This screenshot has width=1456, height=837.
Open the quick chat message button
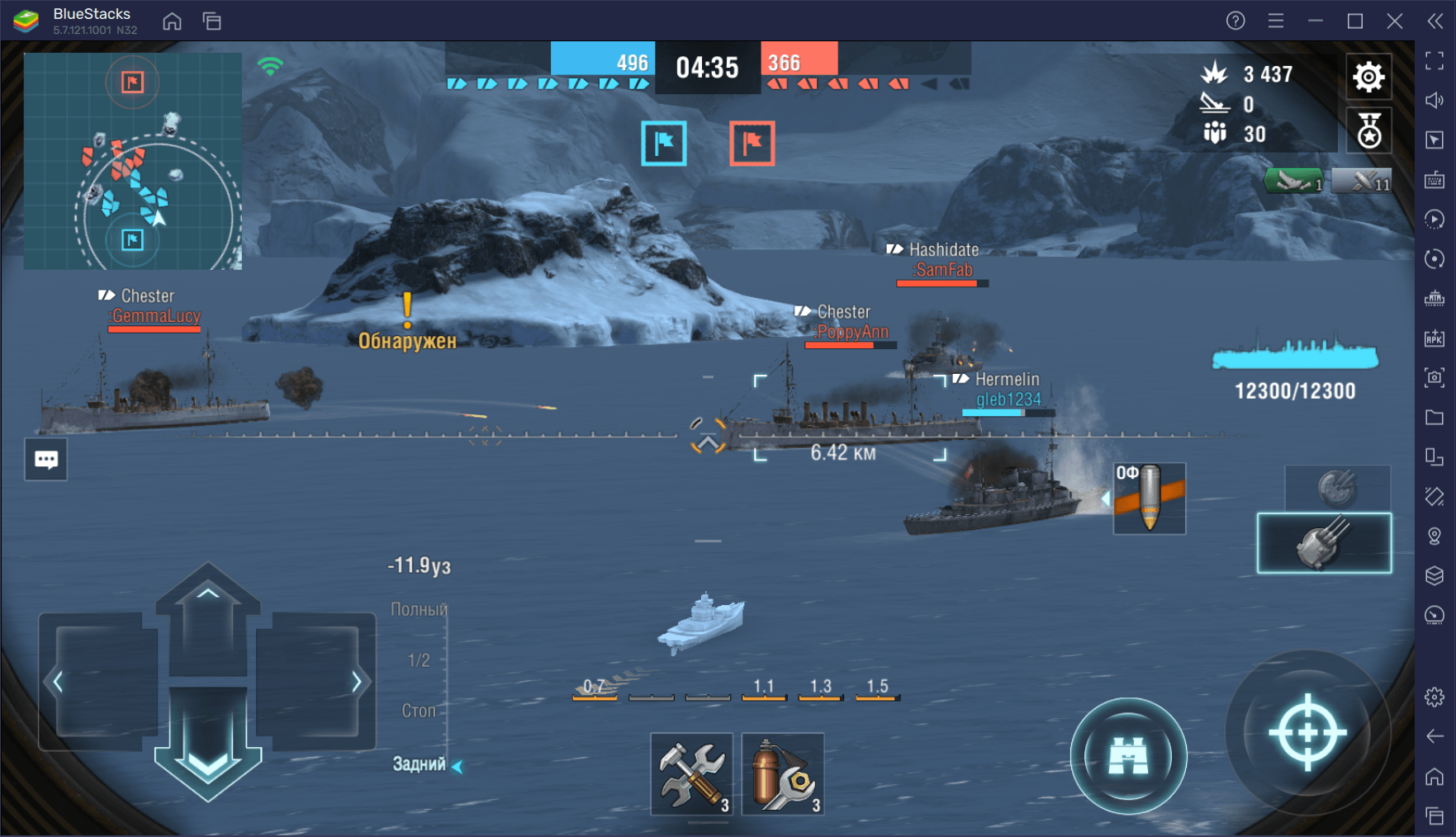click(x=46, y=460)
